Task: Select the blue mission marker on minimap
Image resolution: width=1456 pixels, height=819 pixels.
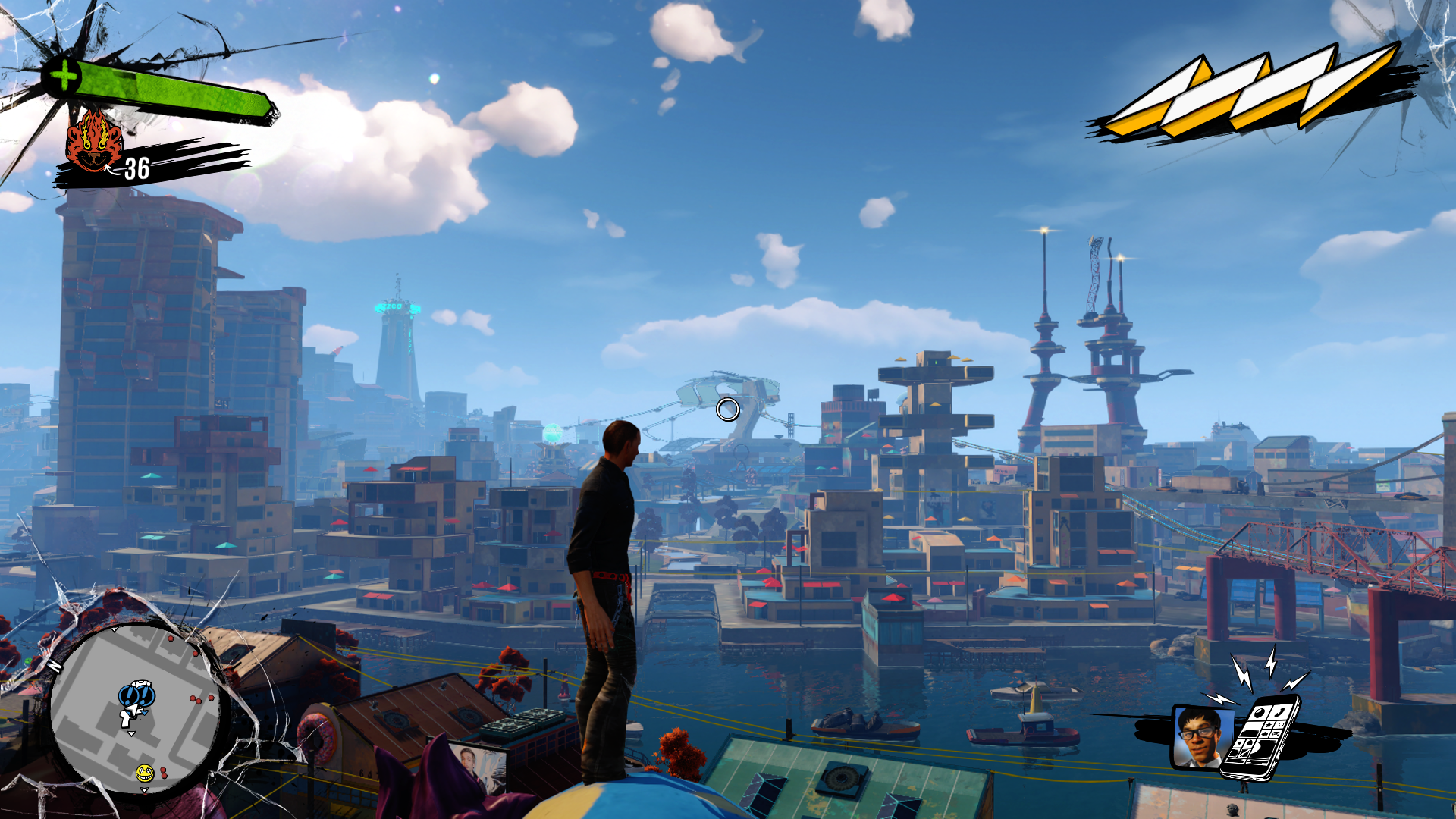Action: (136, 695)
